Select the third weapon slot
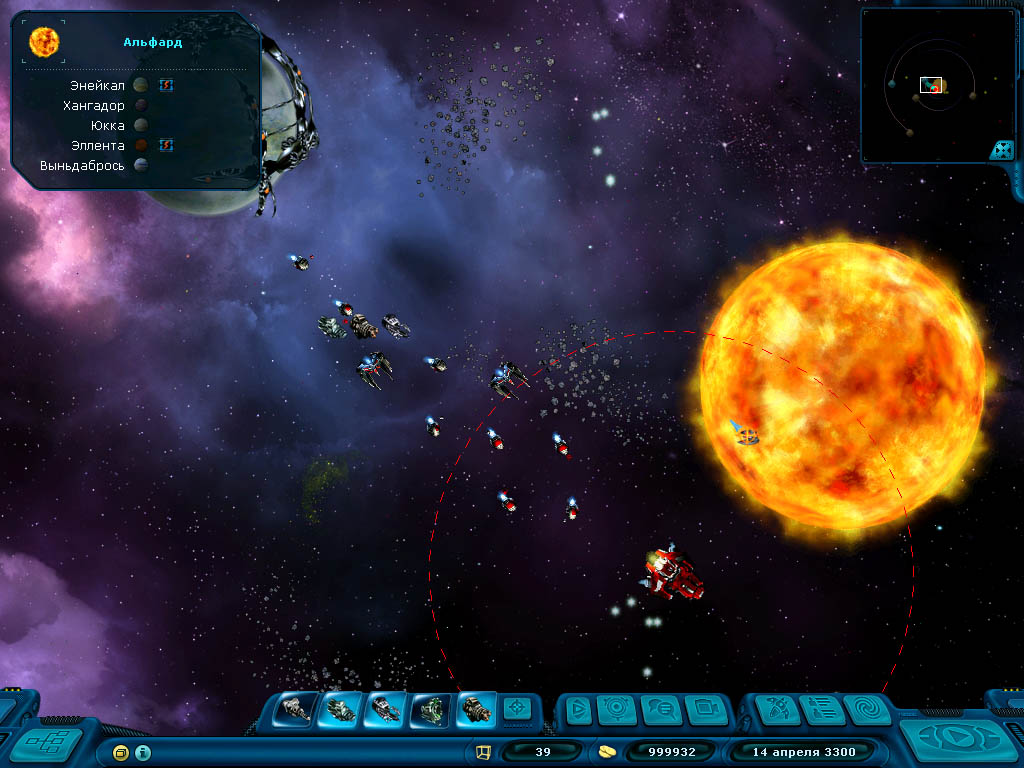Image resolution: width=1024 pixels, height=768 pixels. click(386, 709)
